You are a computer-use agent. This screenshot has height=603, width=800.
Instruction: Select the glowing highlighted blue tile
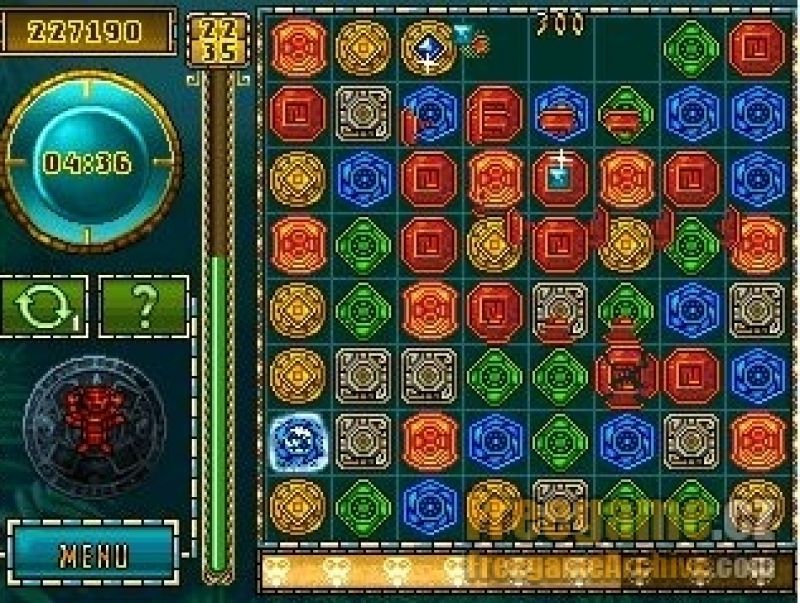point(297,440)
